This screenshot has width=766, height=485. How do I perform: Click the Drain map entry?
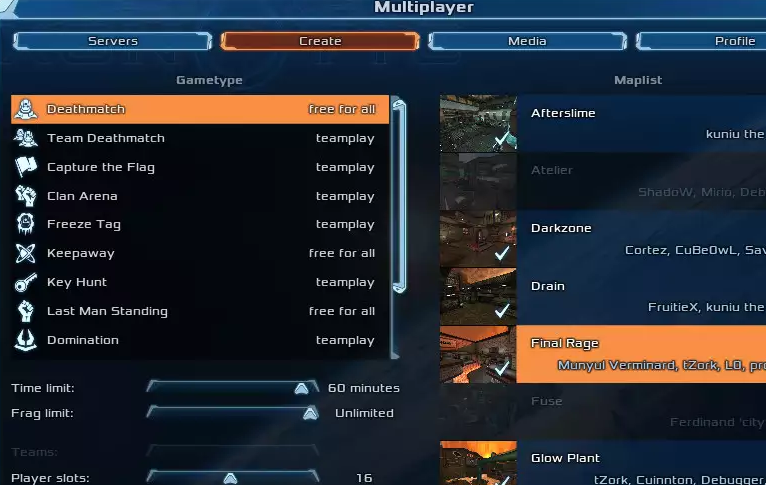(602, 296)
